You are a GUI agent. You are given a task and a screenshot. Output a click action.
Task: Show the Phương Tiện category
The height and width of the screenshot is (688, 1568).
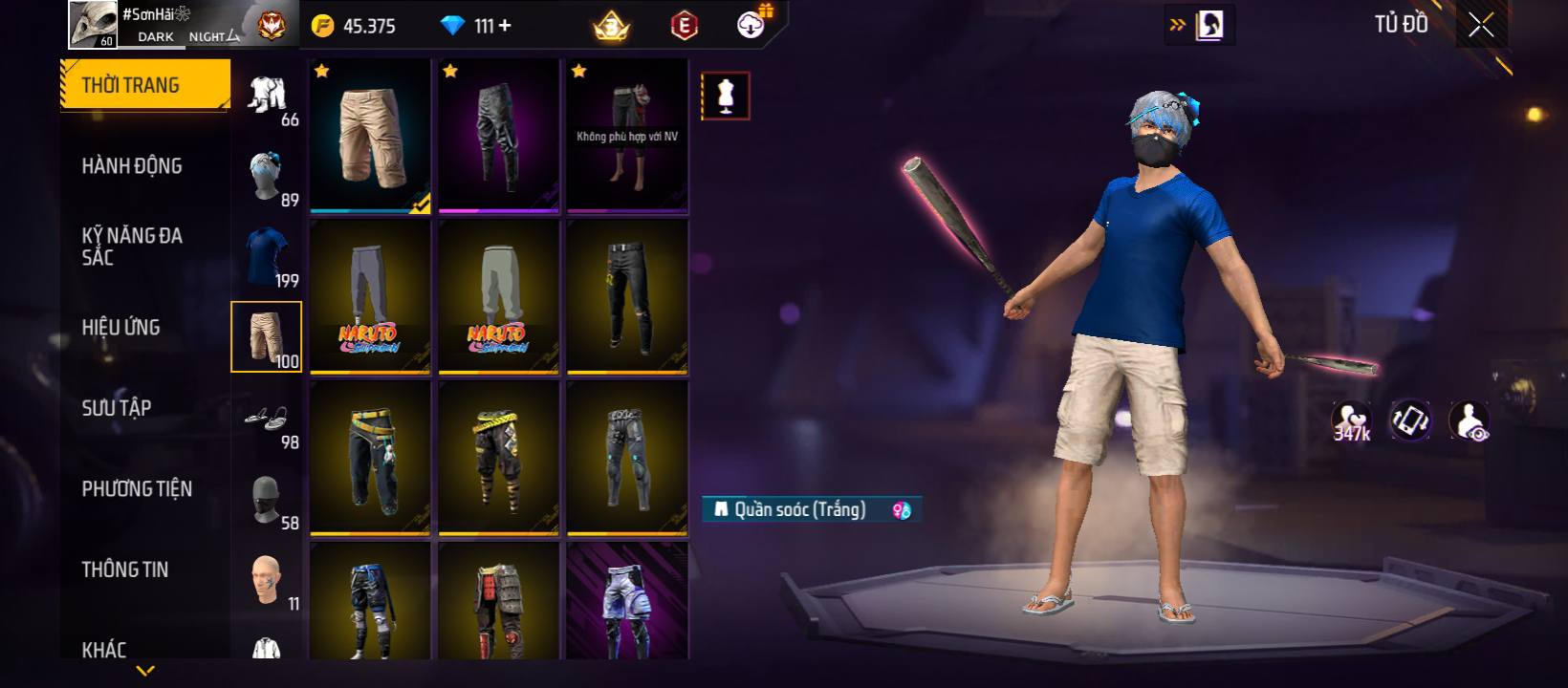(137, 489)
